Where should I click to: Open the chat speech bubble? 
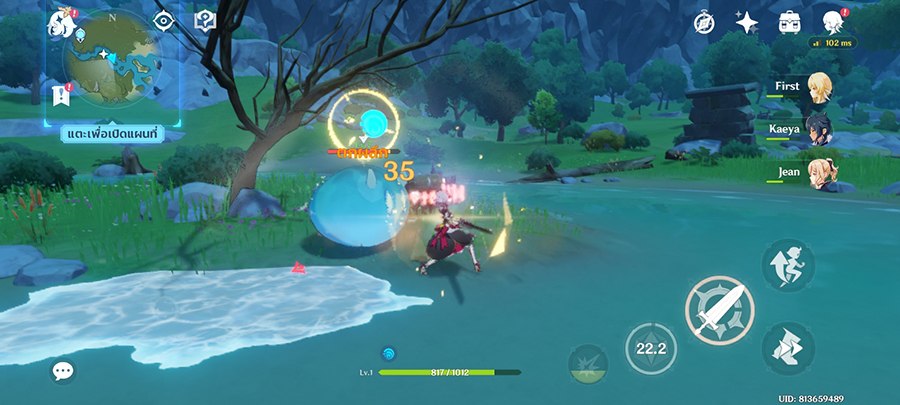63,372
